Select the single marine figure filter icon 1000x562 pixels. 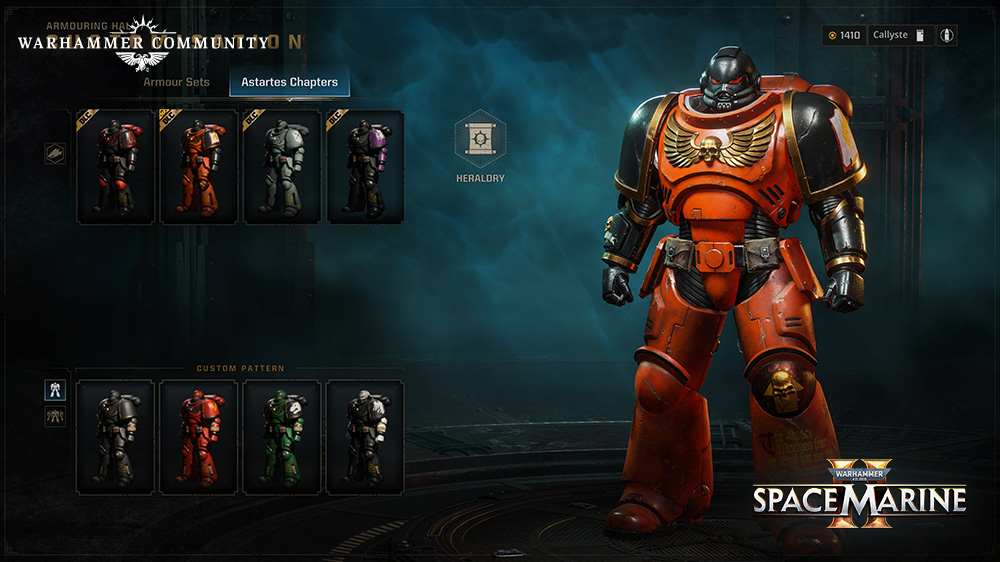(55, 390)
